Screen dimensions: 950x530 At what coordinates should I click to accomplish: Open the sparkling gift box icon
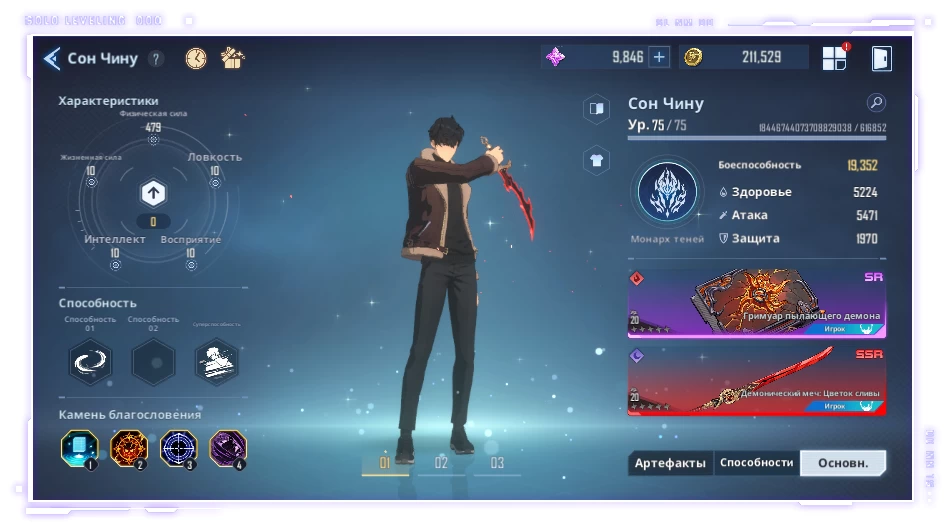pyautogui.click(x=233, y=58)
